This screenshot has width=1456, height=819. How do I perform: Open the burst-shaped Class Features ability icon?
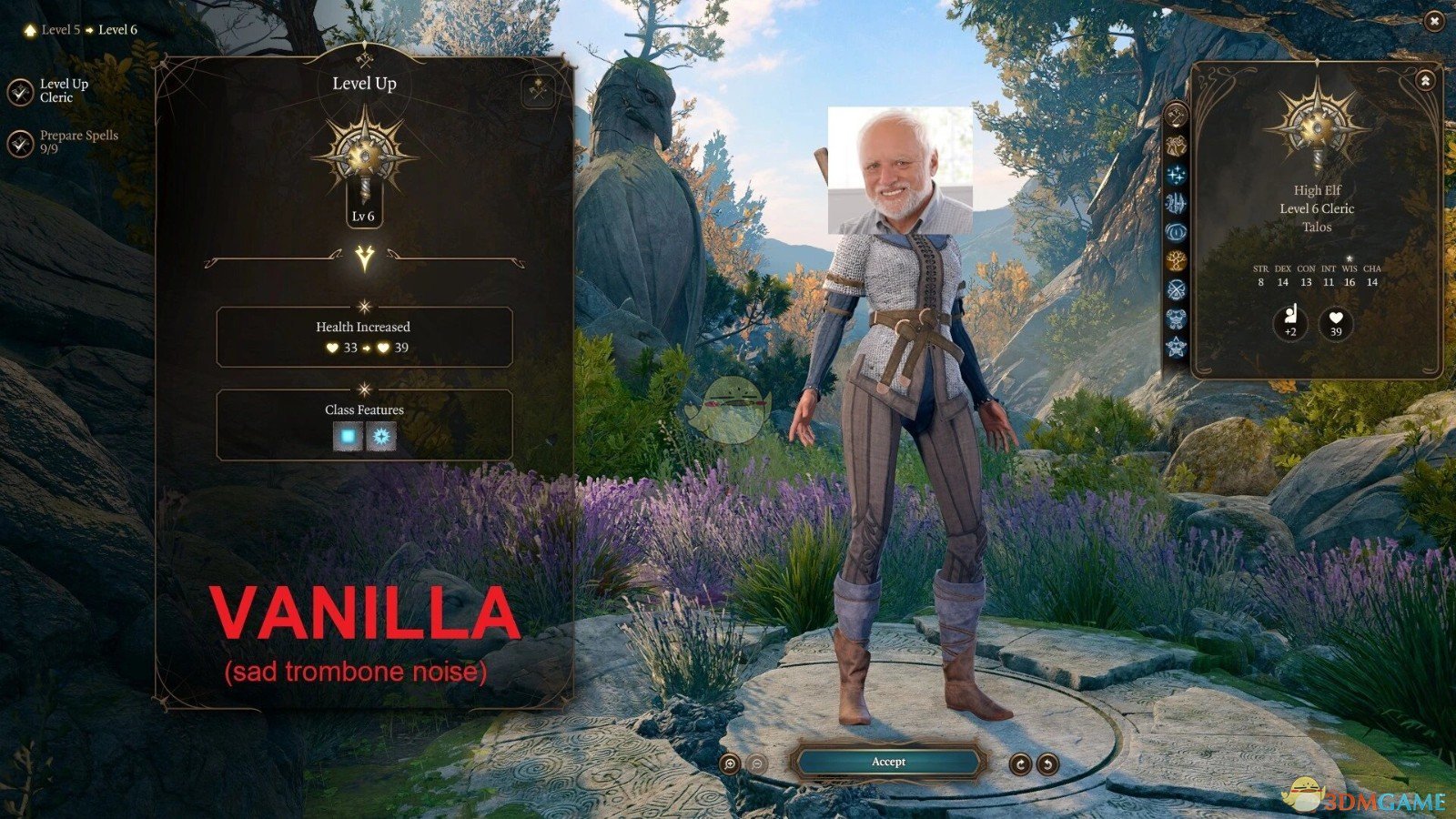pos(381,435)
